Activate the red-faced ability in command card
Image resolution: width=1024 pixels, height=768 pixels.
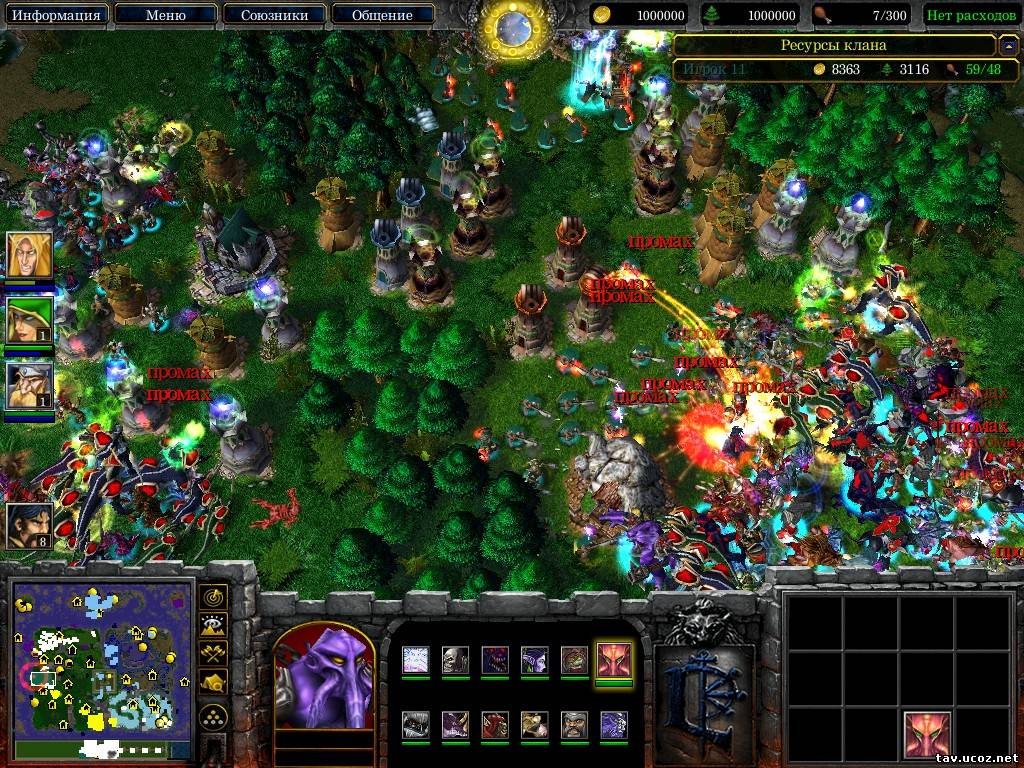pos(927,734)
